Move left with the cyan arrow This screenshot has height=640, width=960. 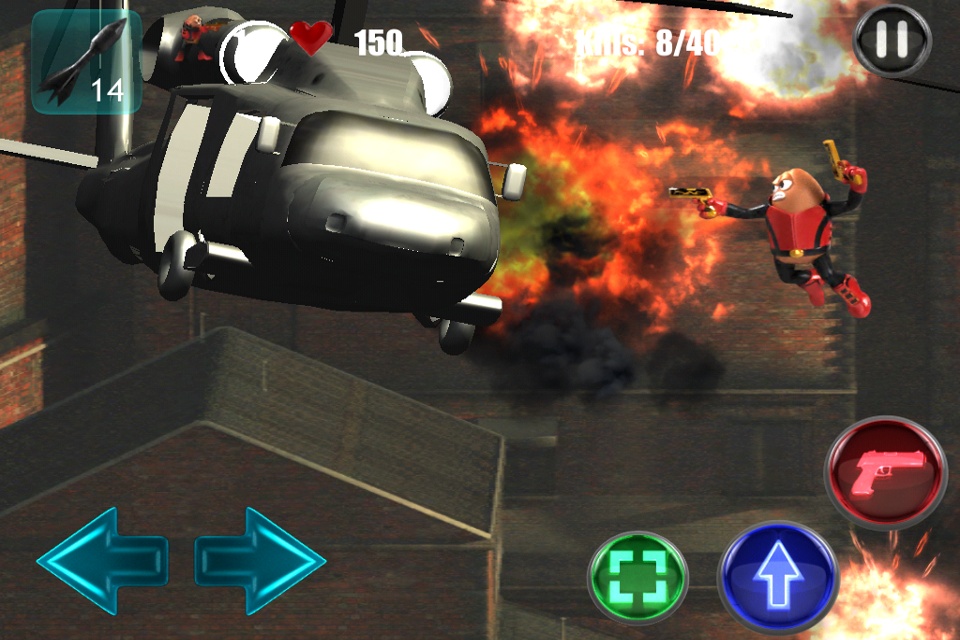point(102,560)
